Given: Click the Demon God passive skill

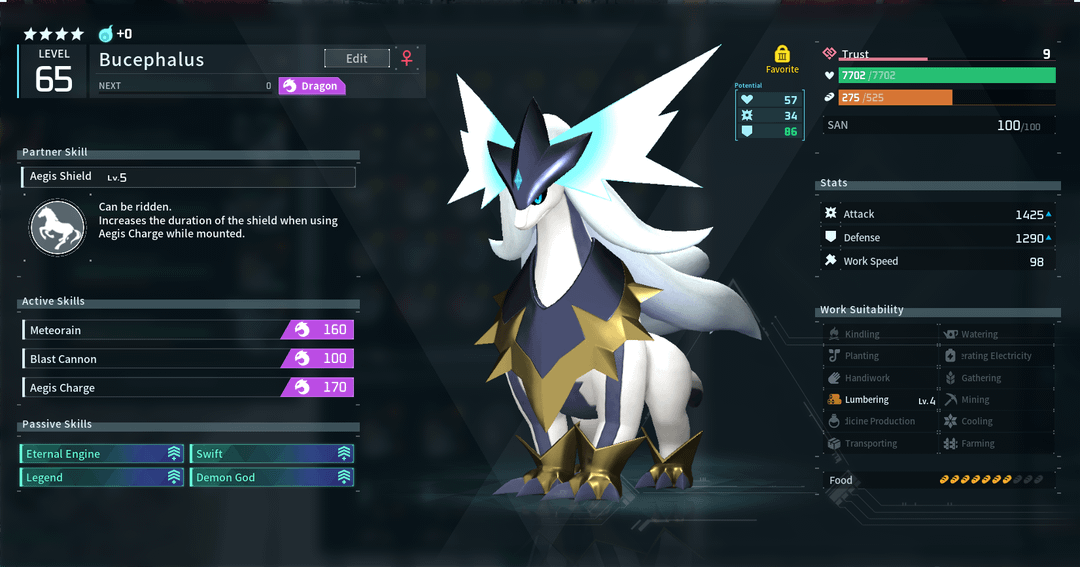Looking at the screenshot, I should click(x=272, y=478).
